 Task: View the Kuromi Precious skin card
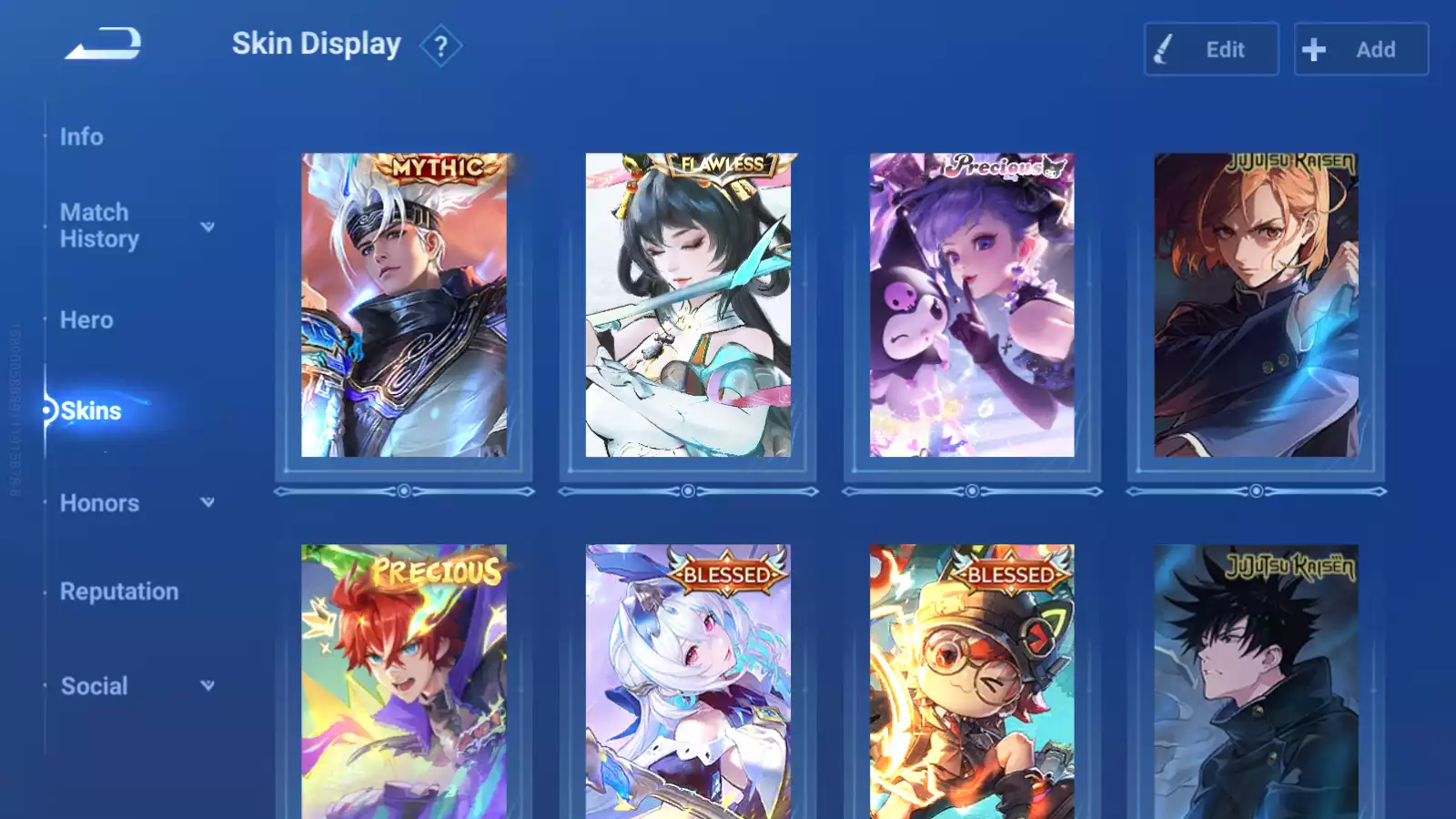[x=972, y=305]
